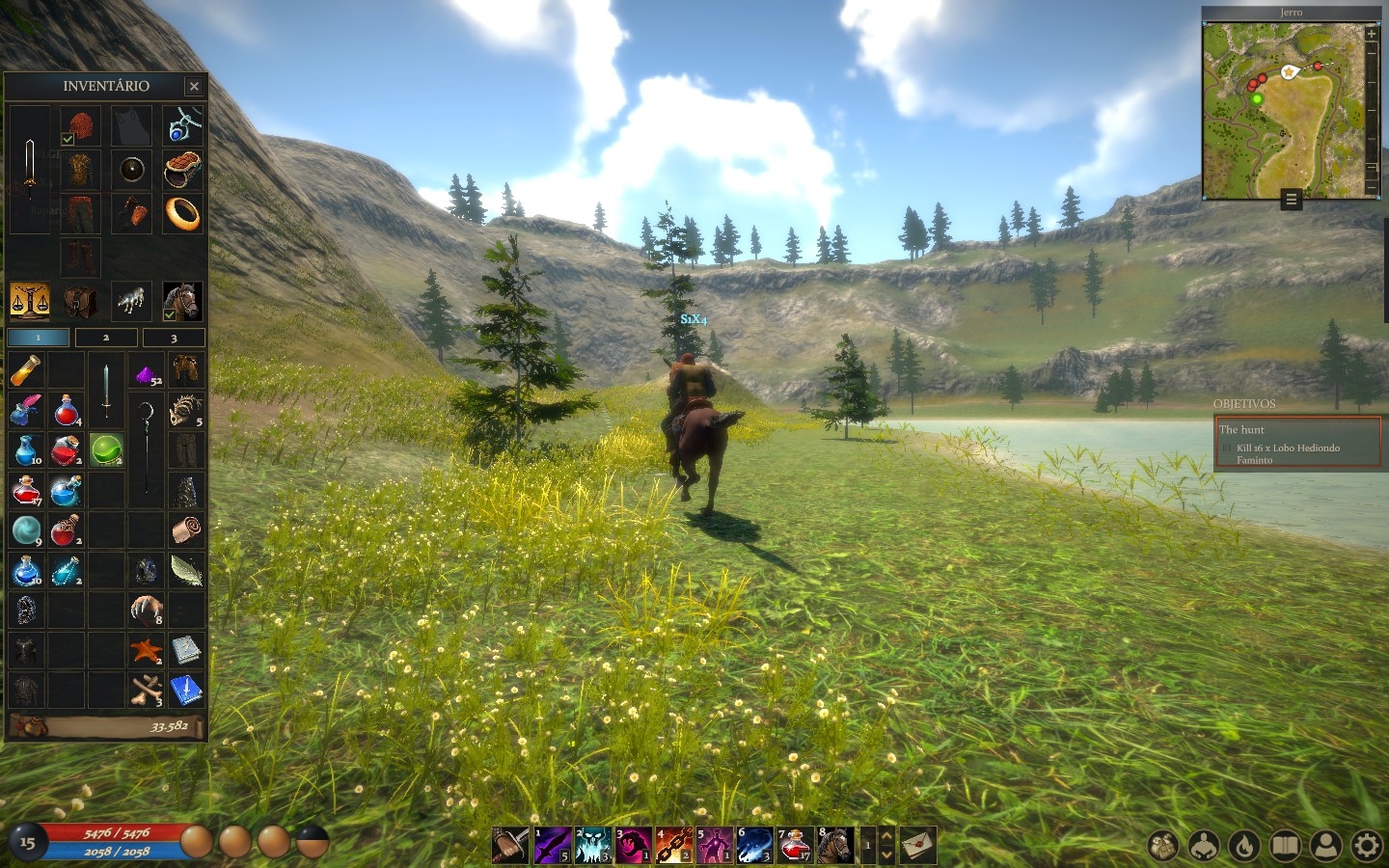The image size is (1389, 868).
Task: Click the golden scales icon
Action: tap(29, 301)
